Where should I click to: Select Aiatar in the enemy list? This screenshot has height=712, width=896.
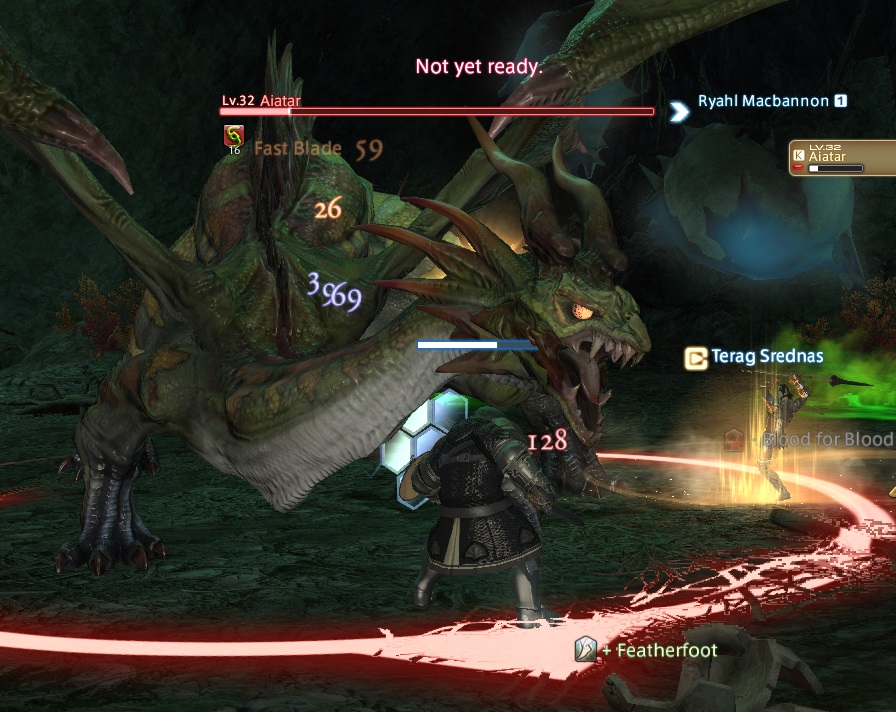pyautogui.click(x=840, y=158)
